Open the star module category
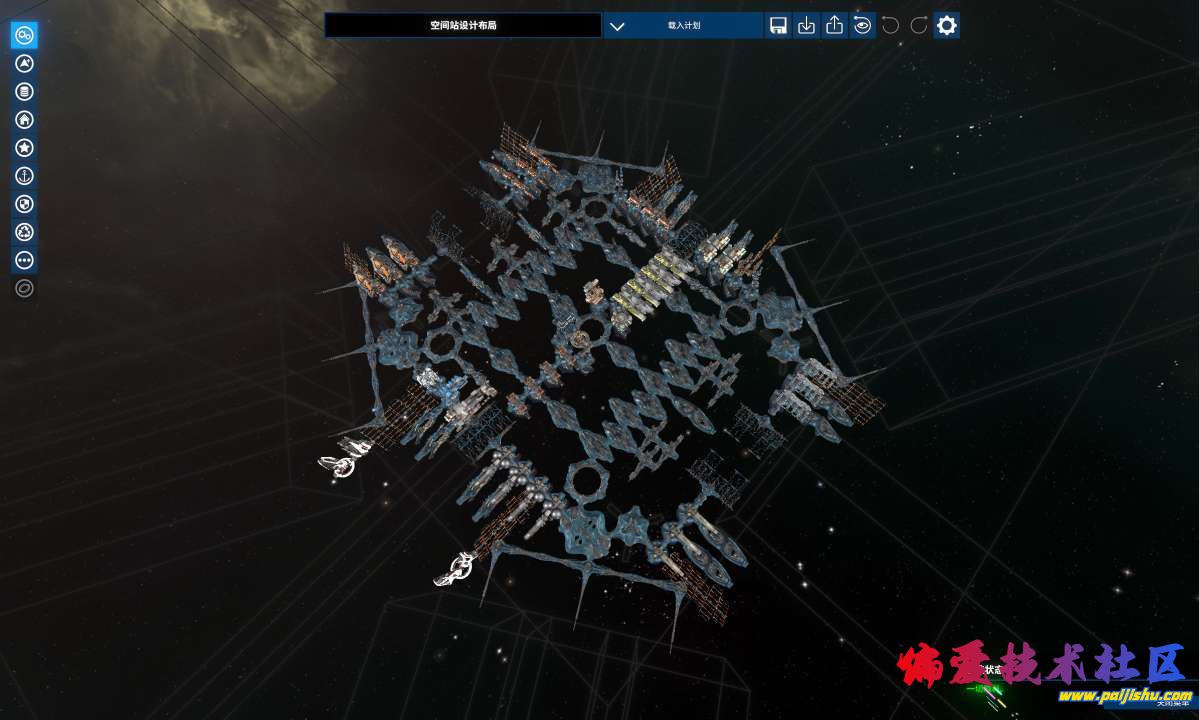 point(25,148)
